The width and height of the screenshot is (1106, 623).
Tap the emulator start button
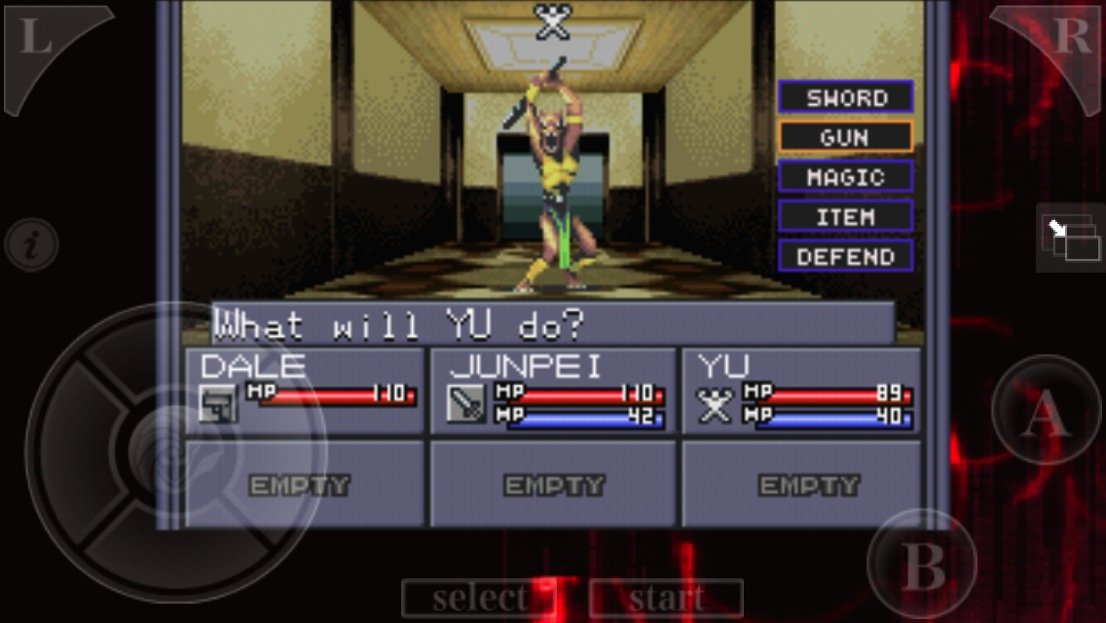[667, 598]
